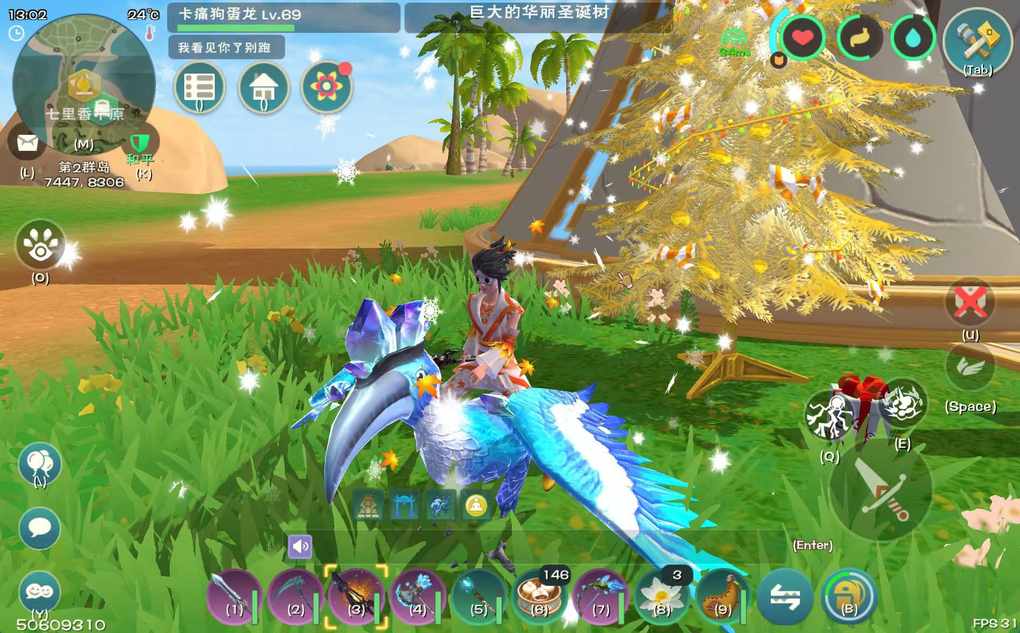Select the pickaxe in hotbar slot 2

point(295,596)
